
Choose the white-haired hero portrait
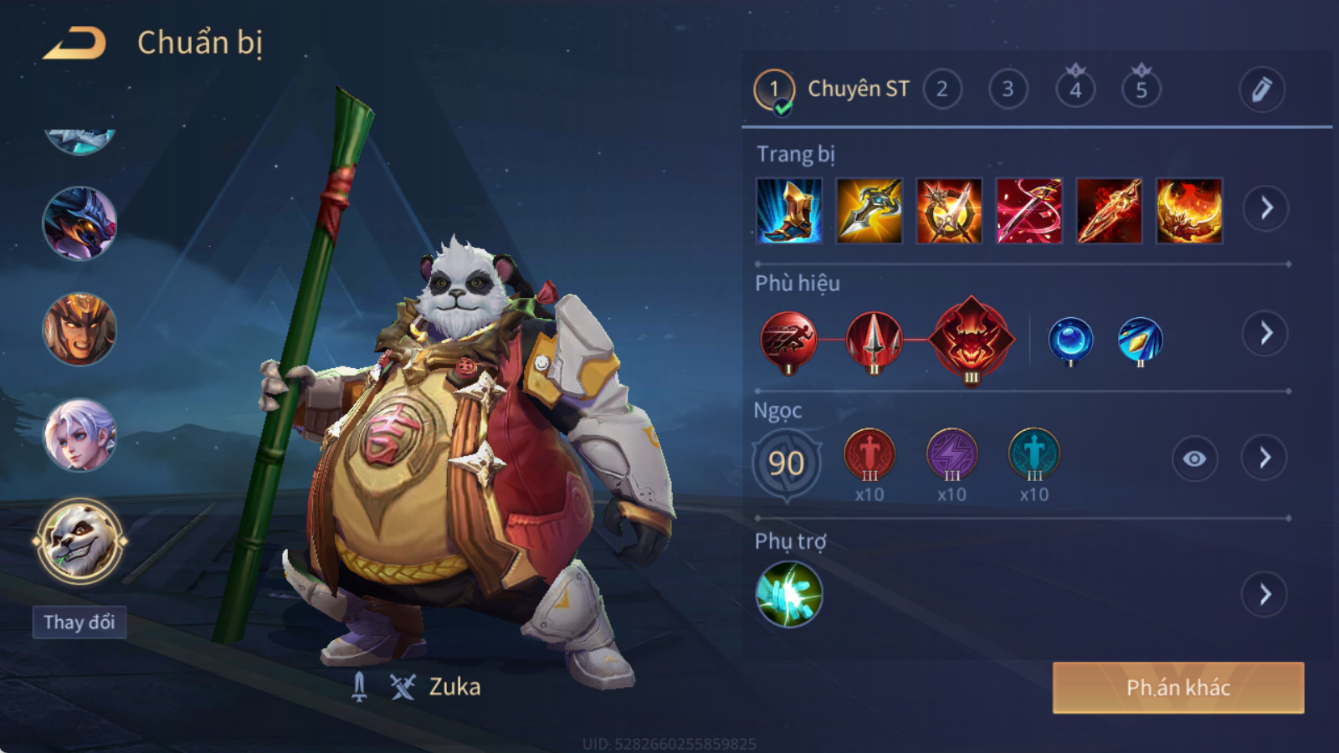point(79,435)
